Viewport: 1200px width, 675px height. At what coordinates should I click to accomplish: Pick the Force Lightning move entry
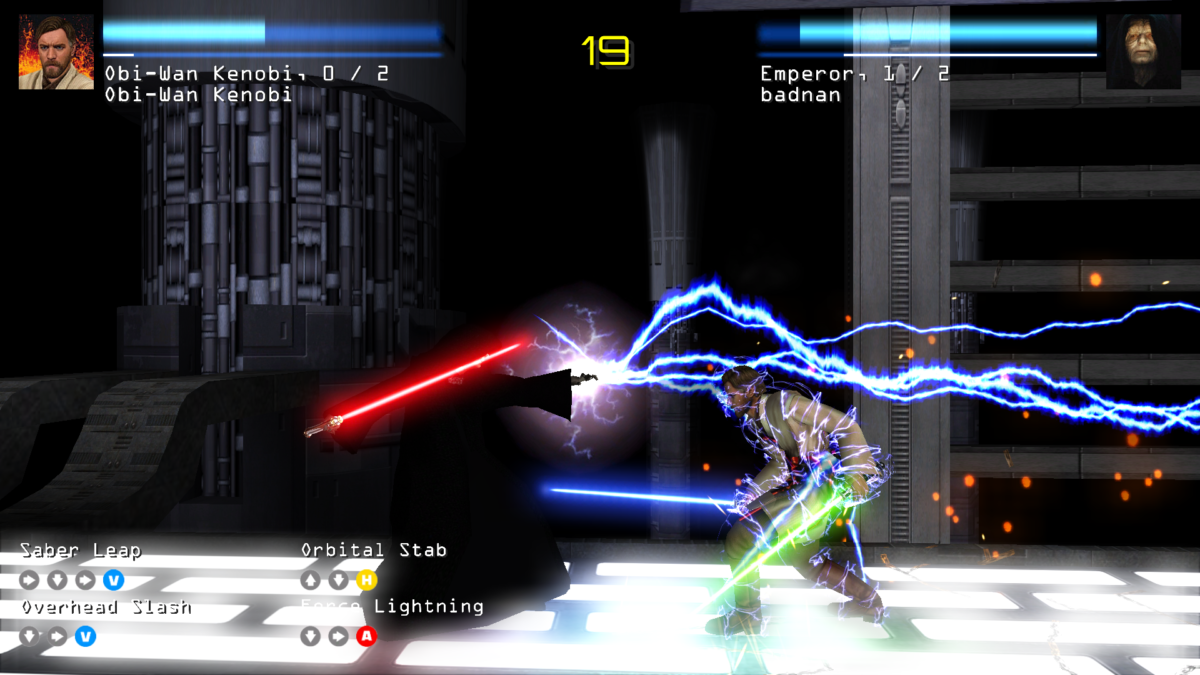pos(392,607)
